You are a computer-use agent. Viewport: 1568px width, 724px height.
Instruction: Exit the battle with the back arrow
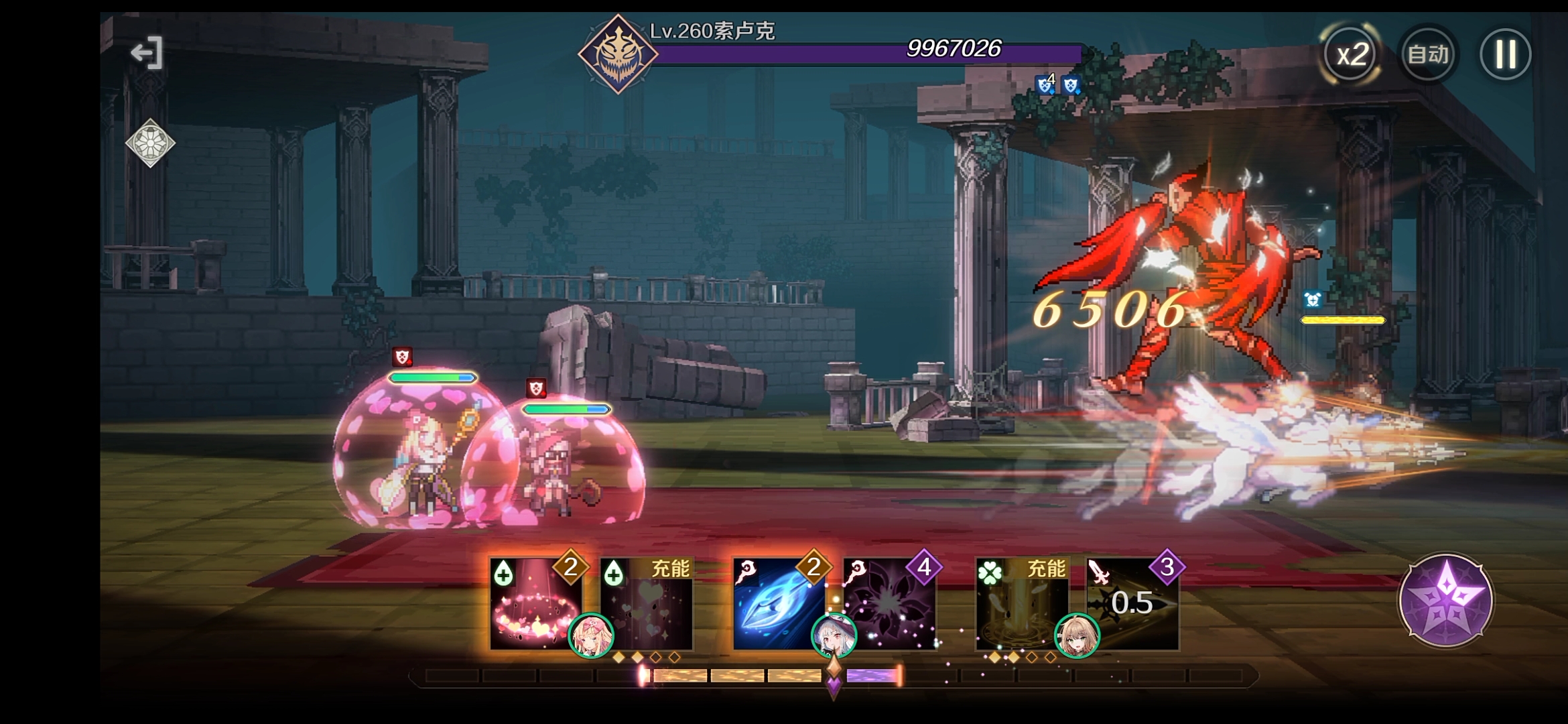point(147,53)
